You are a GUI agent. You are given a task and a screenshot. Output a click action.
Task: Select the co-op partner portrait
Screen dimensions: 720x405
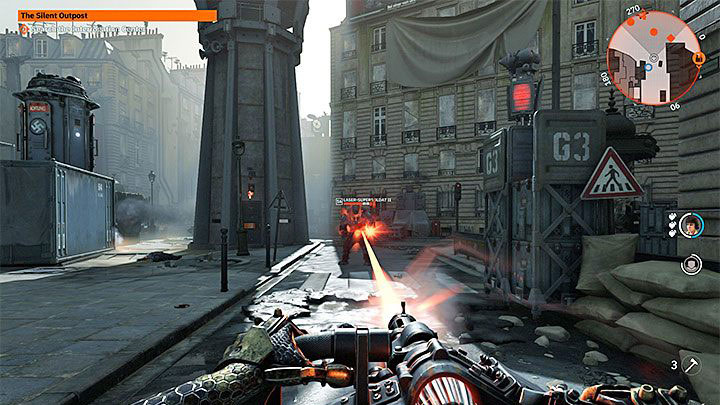click(690, 227)
